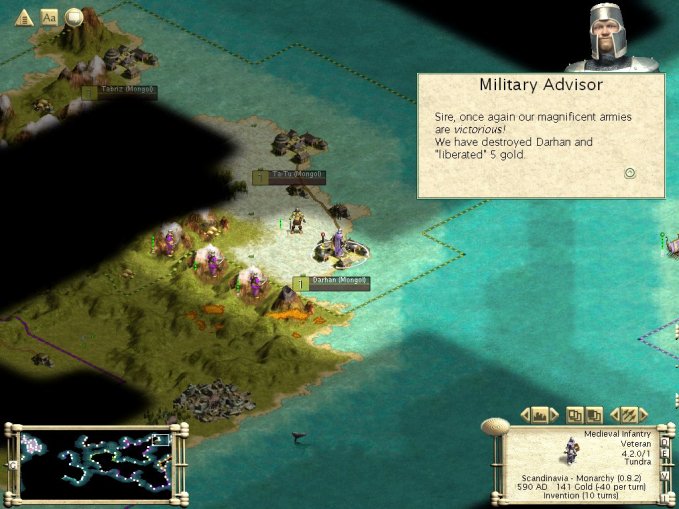The height and width of the screenshot is (509, 679).
Task: Select next unit arrow
Action: pos(644,414)
